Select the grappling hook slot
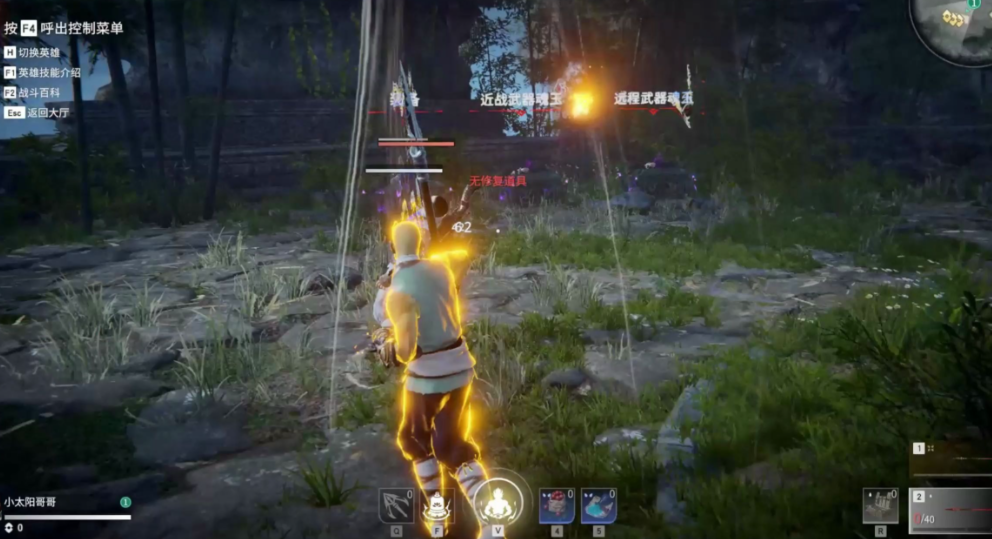Viewport: 992px width, 539px height. tap(396, 505)
